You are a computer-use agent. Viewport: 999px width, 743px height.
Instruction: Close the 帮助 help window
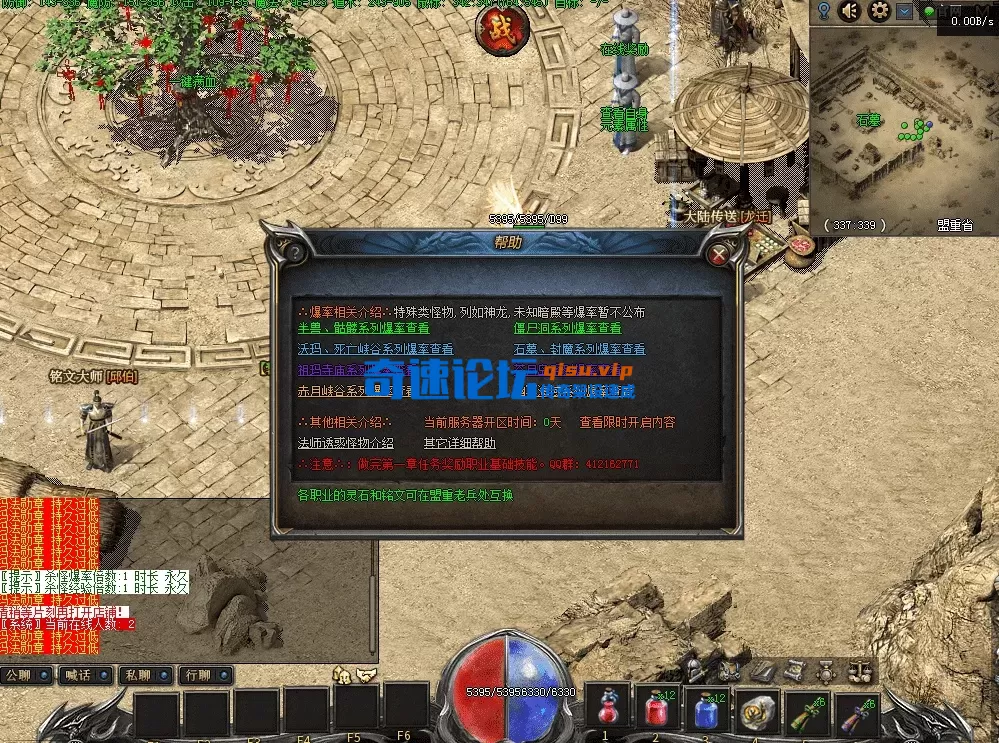(x=718, y=254)
